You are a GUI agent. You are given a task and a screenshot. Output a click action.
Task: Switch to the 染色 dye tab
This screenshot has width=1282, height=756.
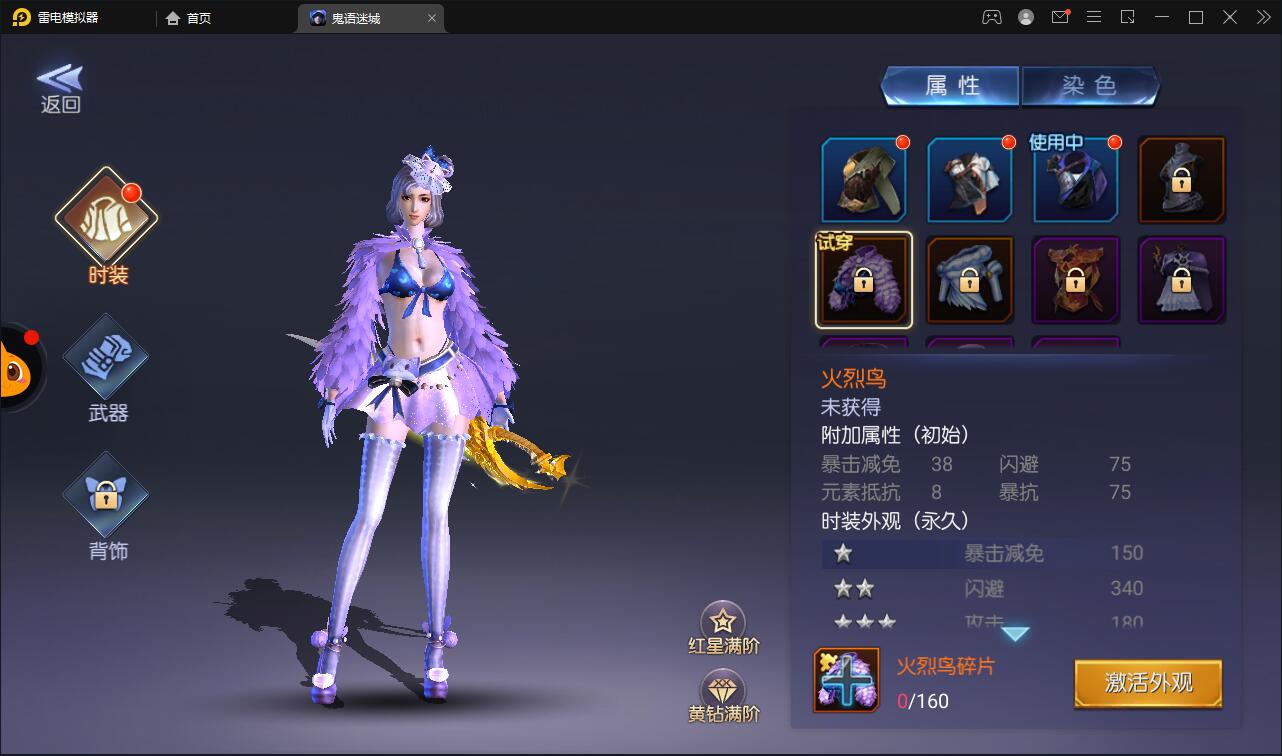pos(1089,86)
